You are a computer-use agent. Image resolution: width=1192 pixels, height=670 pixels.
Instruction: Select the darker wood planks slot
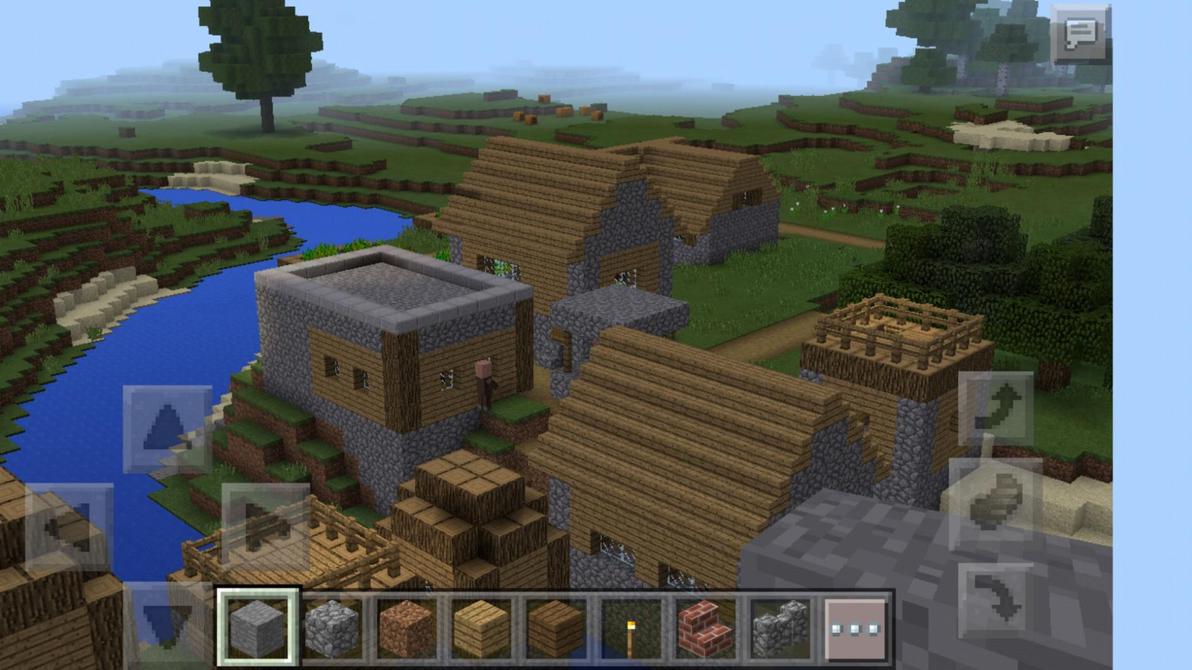(555, 628)
